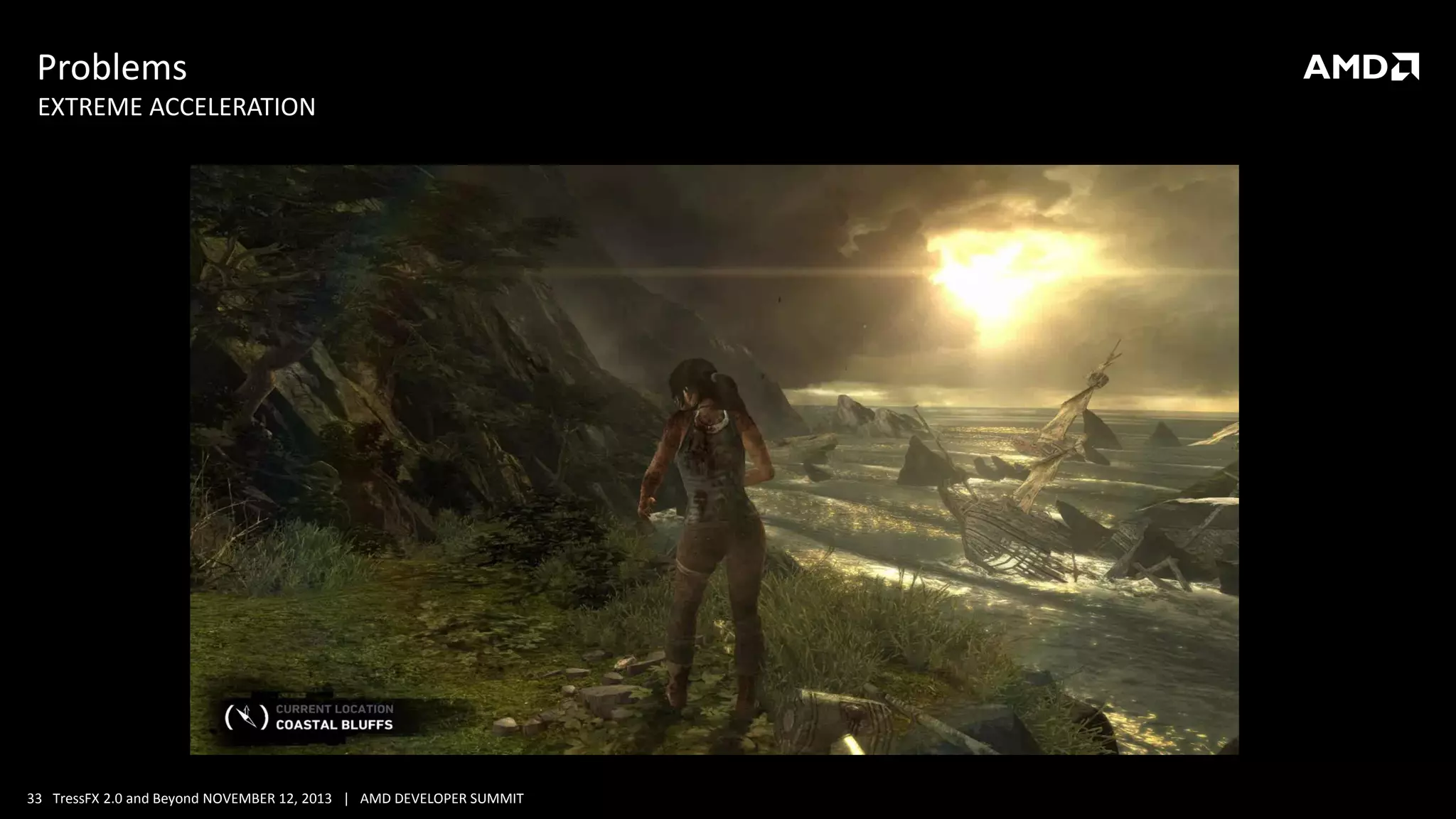Click the compass icon beside Coastal Bluffs
1456x819 pixels.
tap(247, 717)
